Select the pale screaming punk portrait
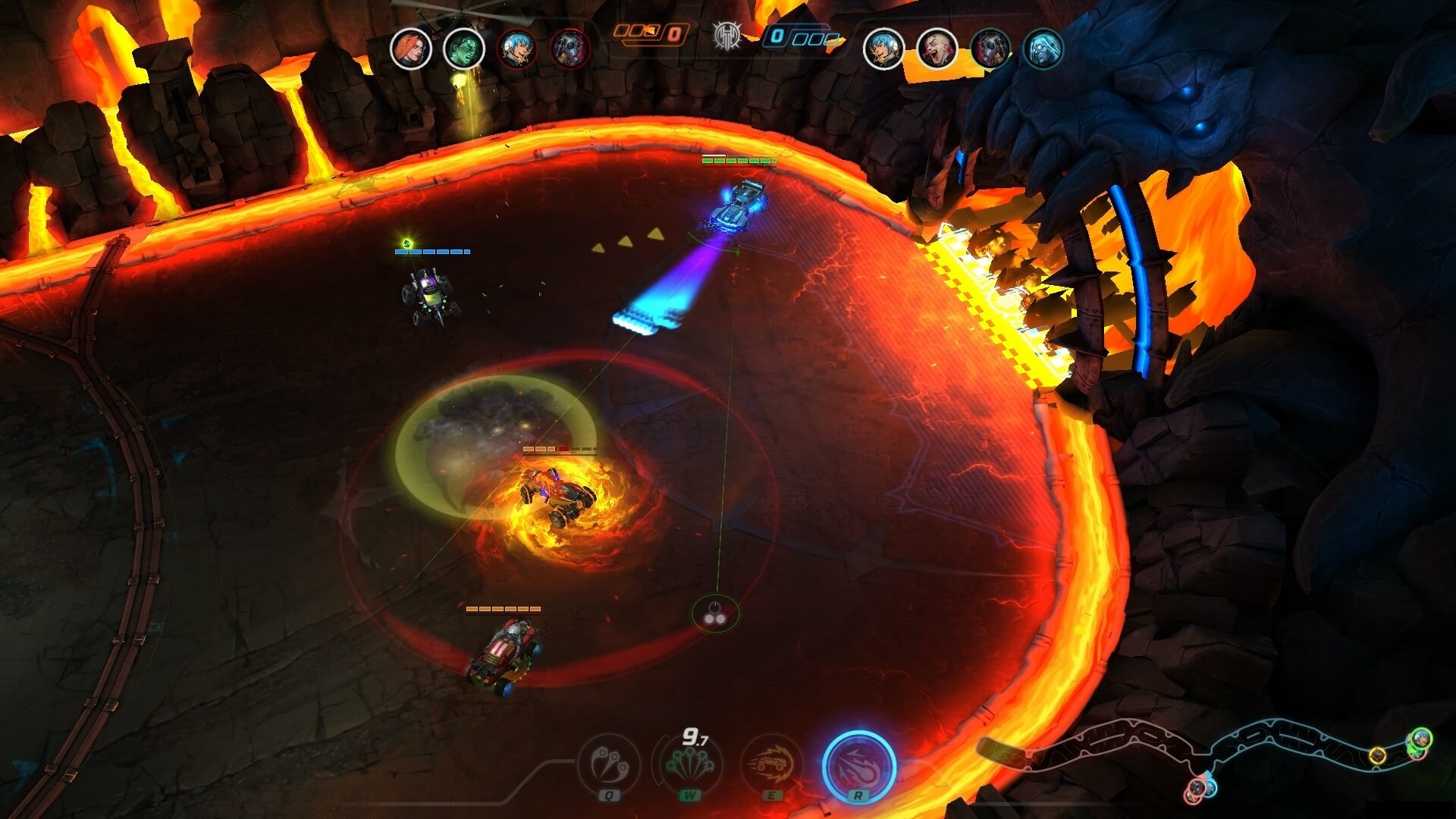1456x819 pixels. click(x=937, y=49)
